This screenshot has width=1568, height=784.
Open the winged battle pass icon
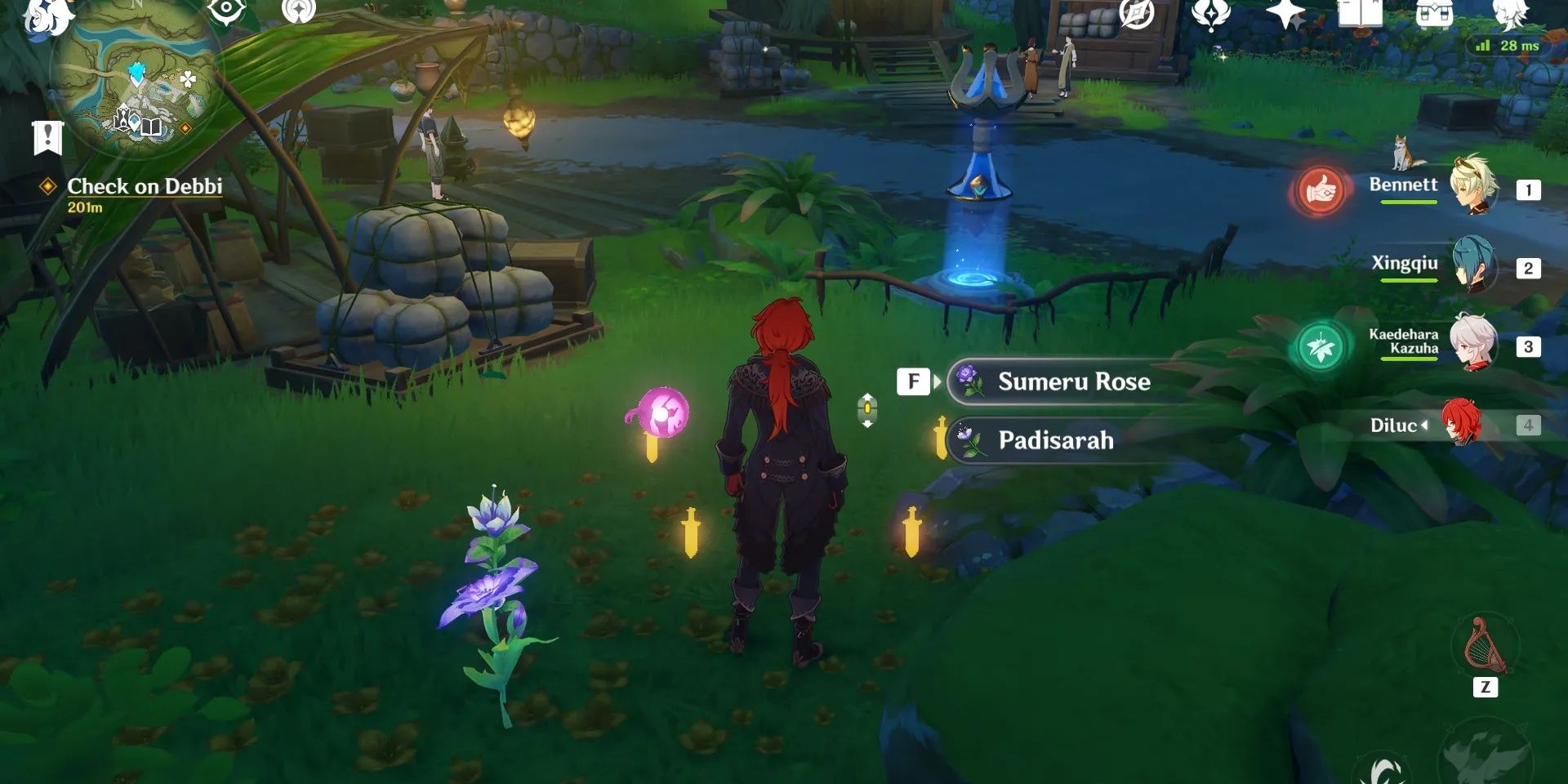(x=1211, y=13)
